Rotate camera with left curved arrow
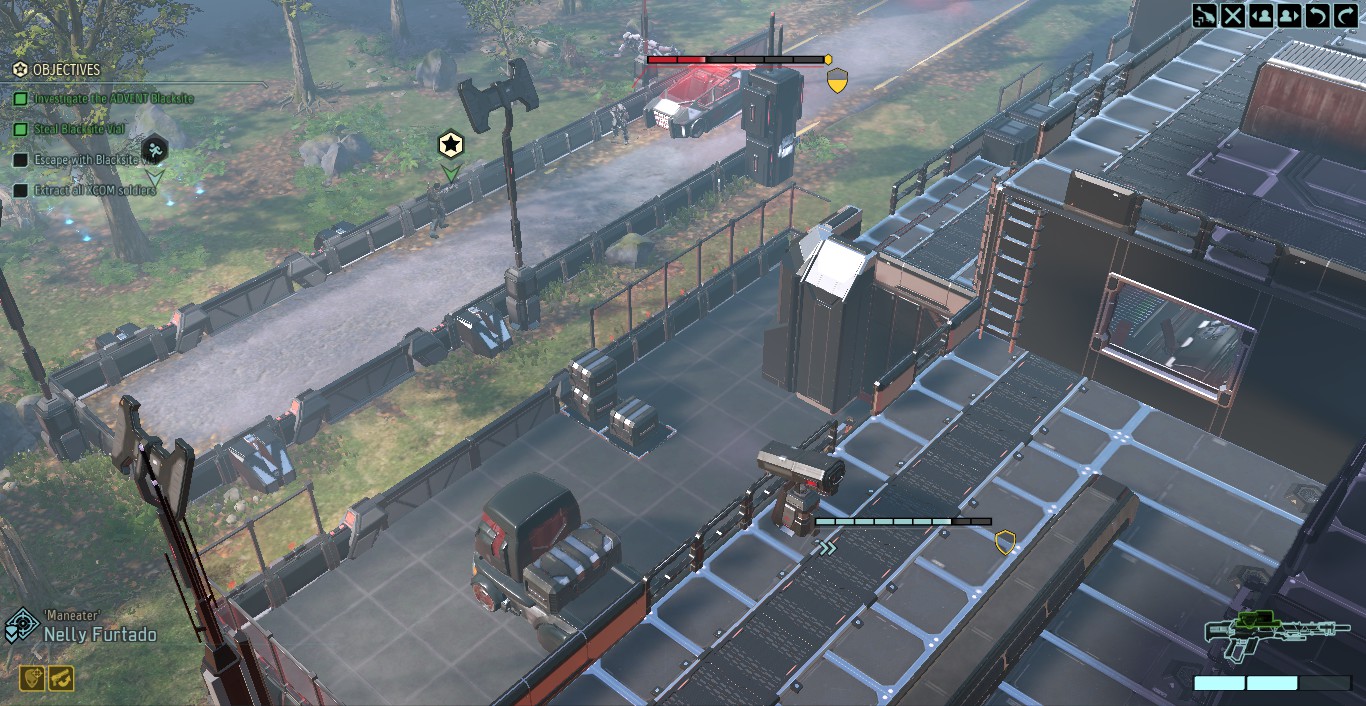Screen dimensions: 1366x706 pyautogui.click(x=1317, y=15)
